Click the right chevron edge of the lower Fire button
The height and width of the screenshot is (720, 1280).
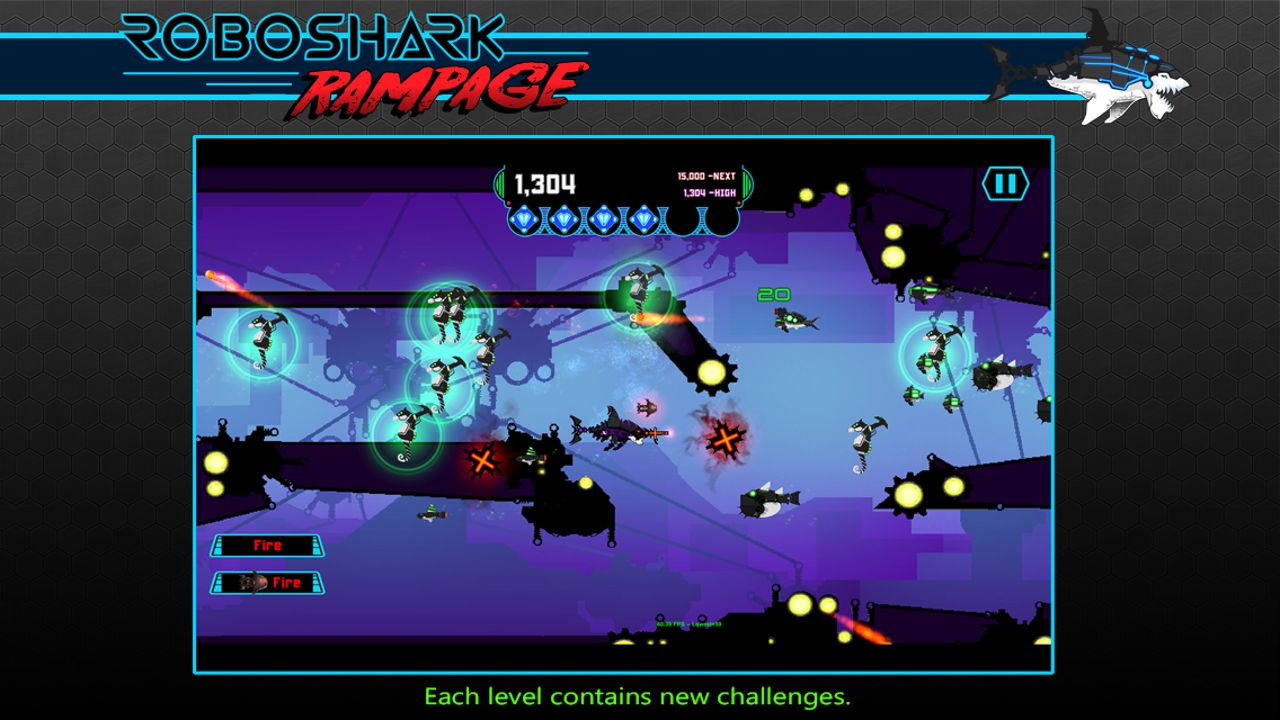(316, 582)
